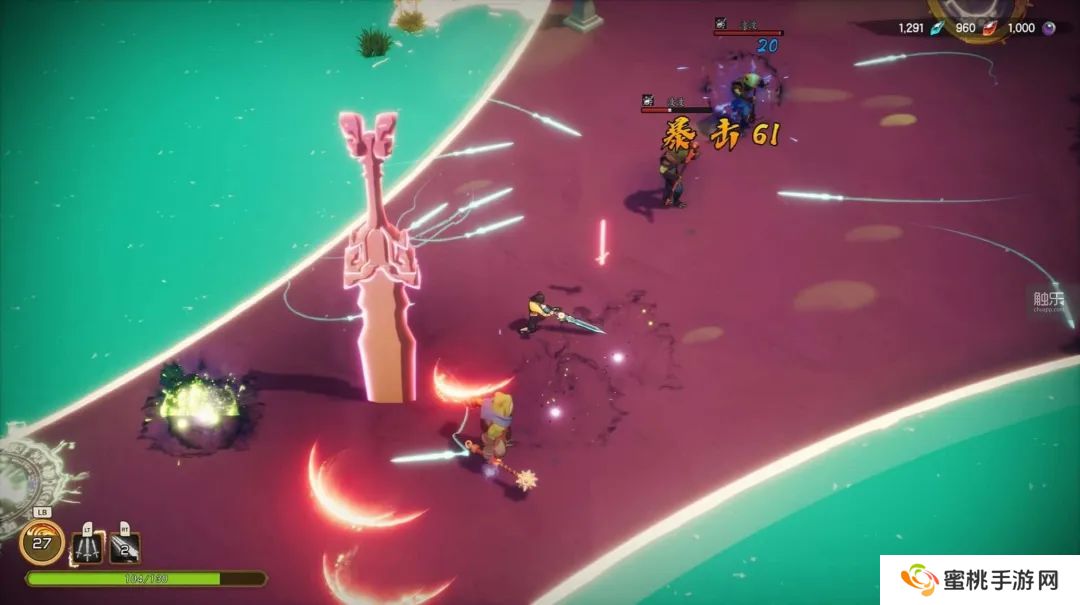Trigger the sword slash skill with 2 charges
Viewport: 1080px width, 605px height.
(x=125, y=546)
